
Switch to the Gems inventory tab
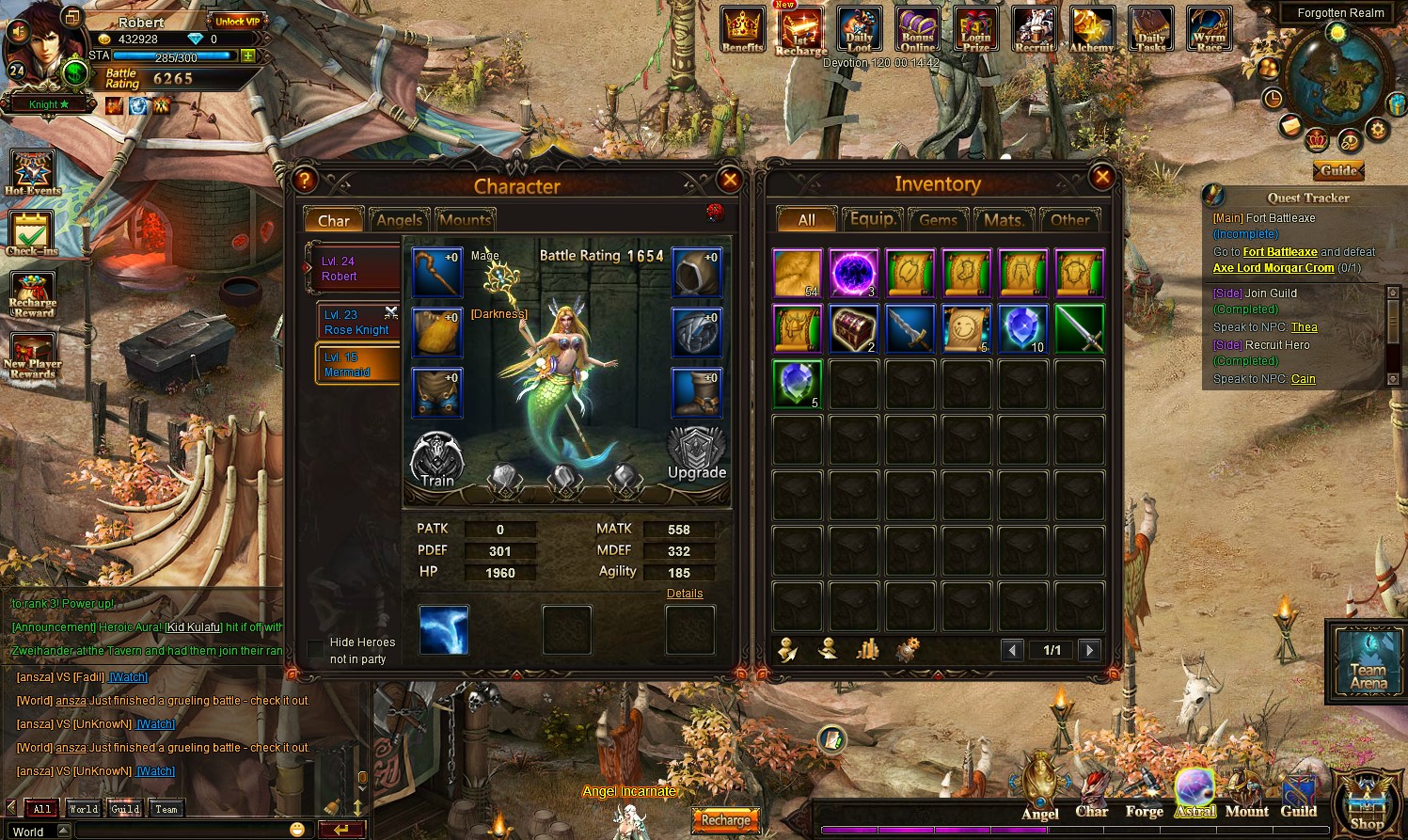click(x=938, y=220)
